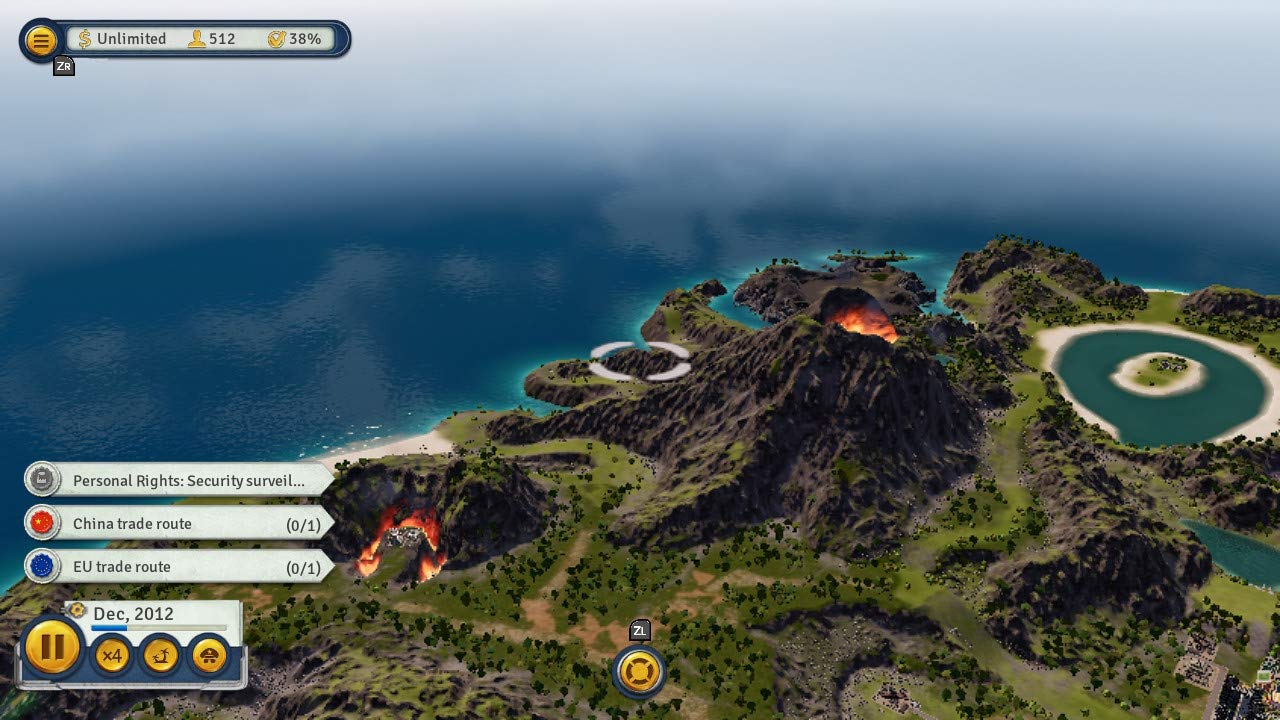Select the ZL shortcut badge
Image resolution: width=1280 pixels, height=720 pixels.
[641, 631]
